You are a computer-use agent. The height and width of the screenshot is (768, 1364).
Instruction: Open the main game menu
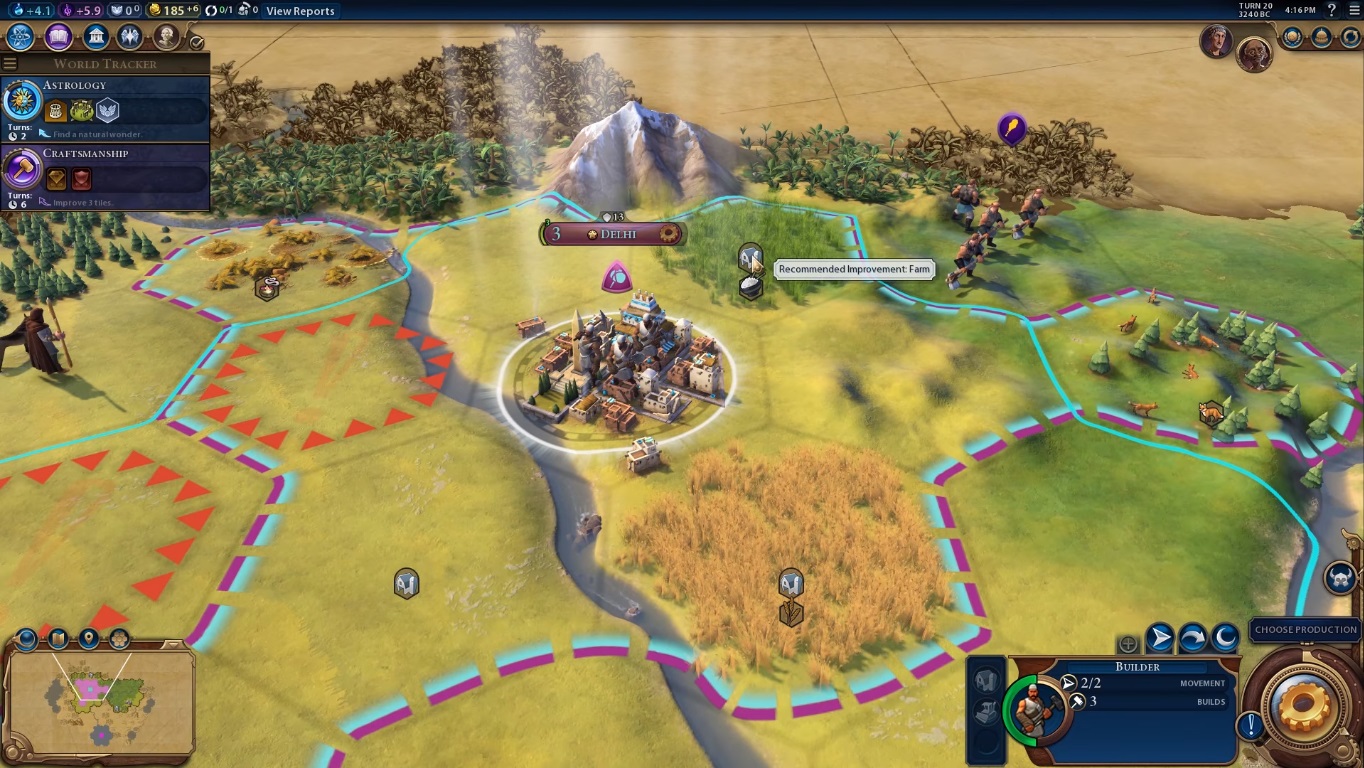[x=1353, y=10]
